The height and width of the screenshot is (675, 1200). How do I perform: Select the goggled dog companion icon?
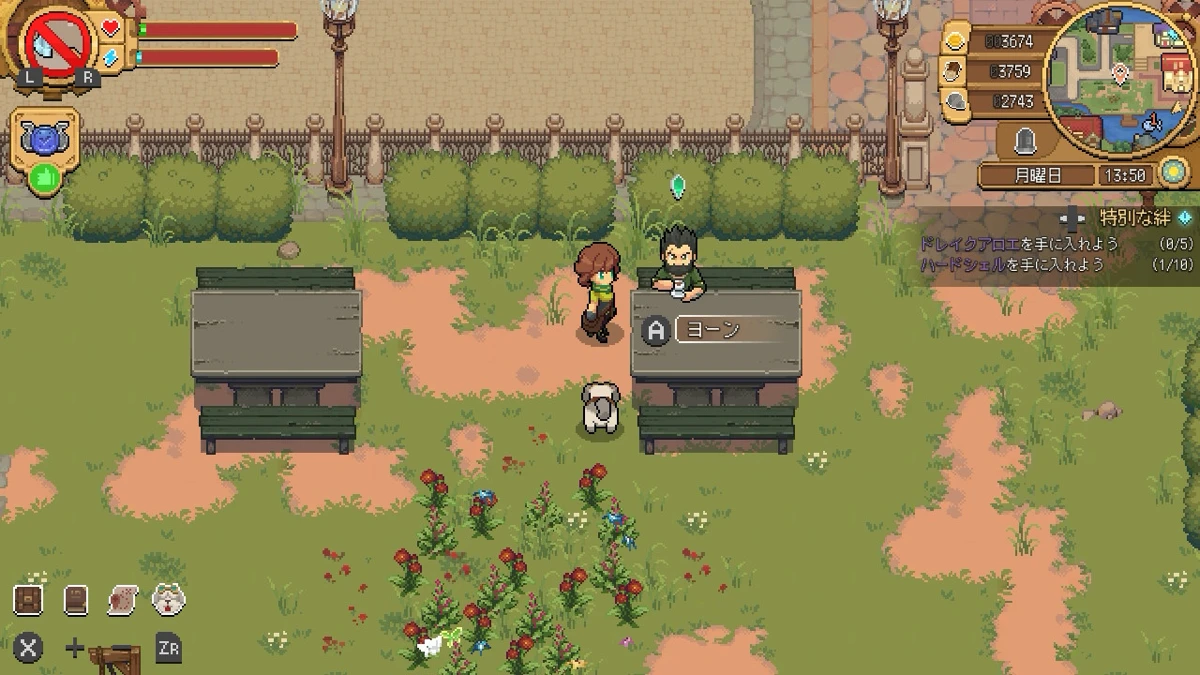pos(168,599)
